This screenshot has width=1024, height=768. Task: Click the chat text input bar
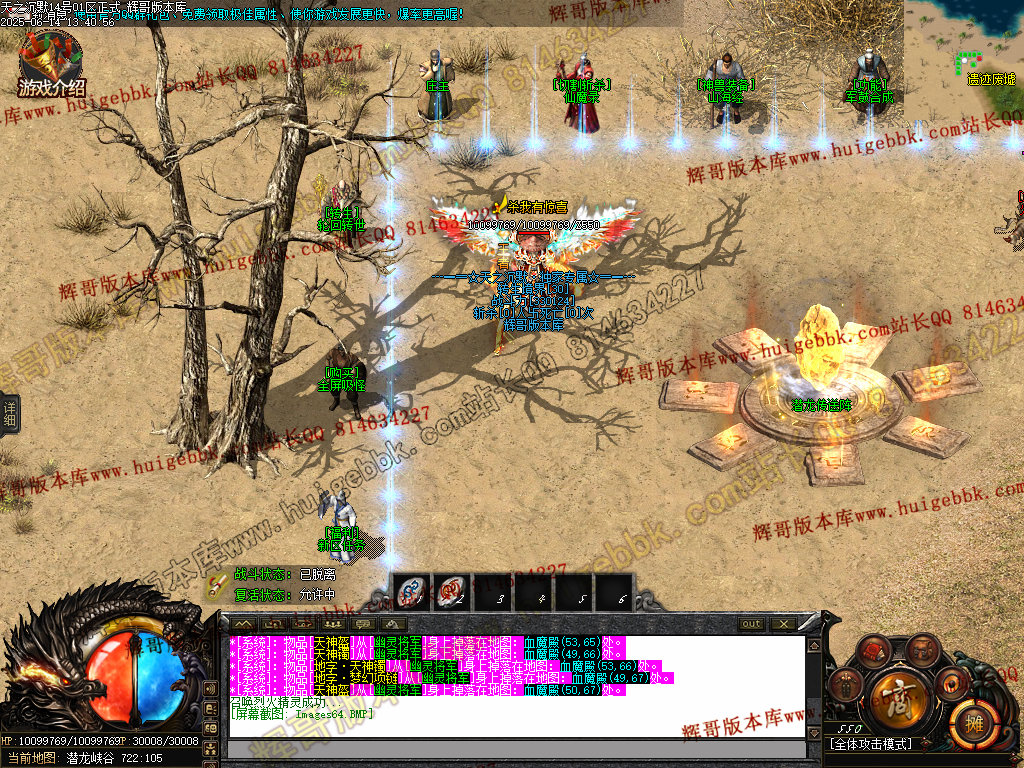[x=516, y=750]
